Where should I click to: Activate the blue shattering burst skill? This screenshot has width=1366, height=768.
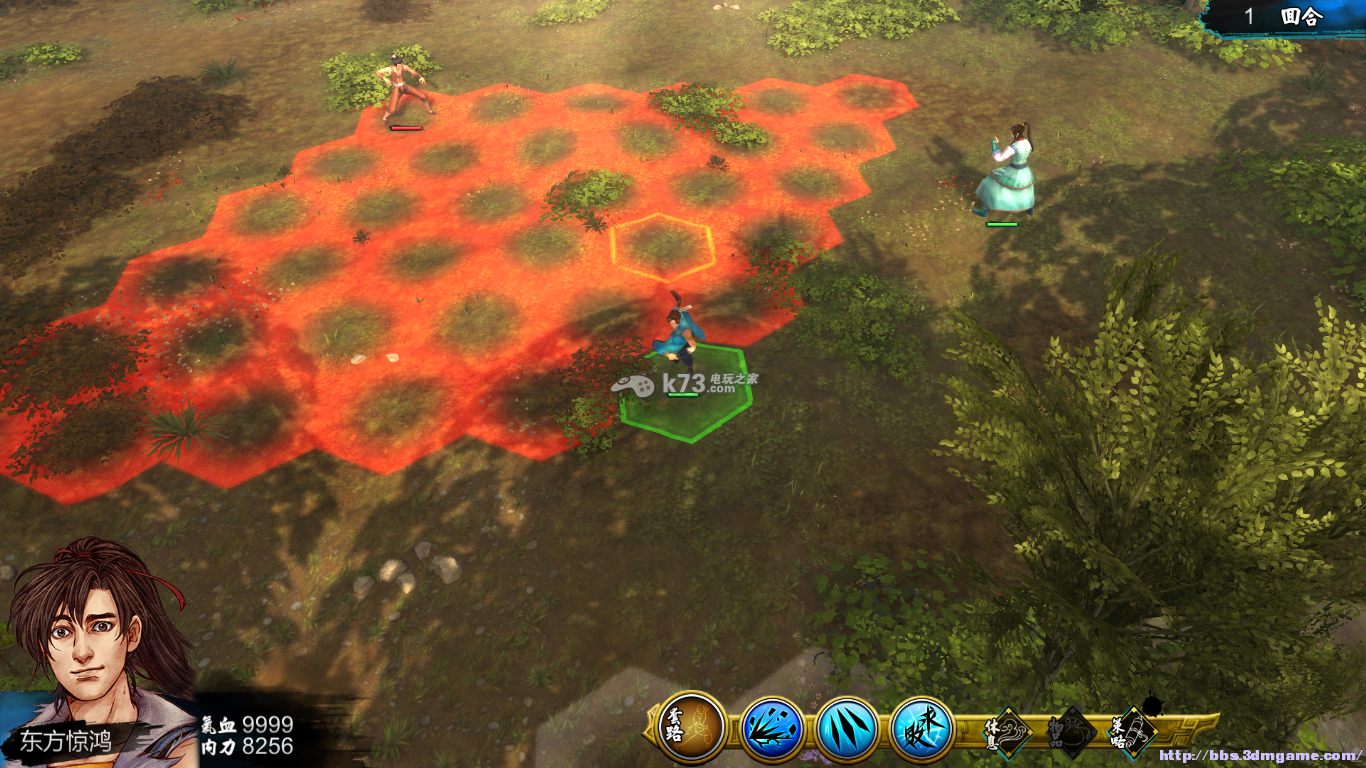pyautogui.click(x=772, y=728)
